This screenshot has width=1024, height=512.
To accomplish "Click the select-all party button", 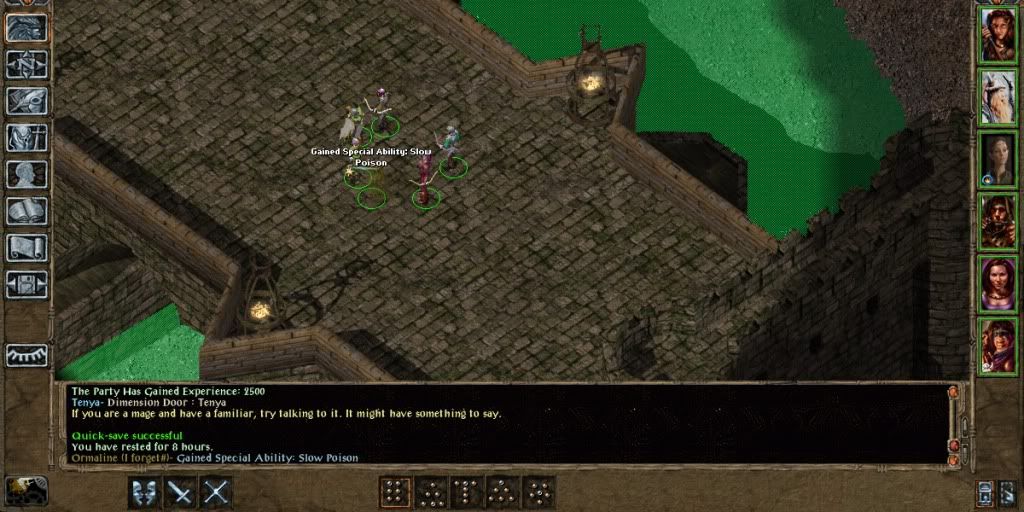I will [986, 492].
